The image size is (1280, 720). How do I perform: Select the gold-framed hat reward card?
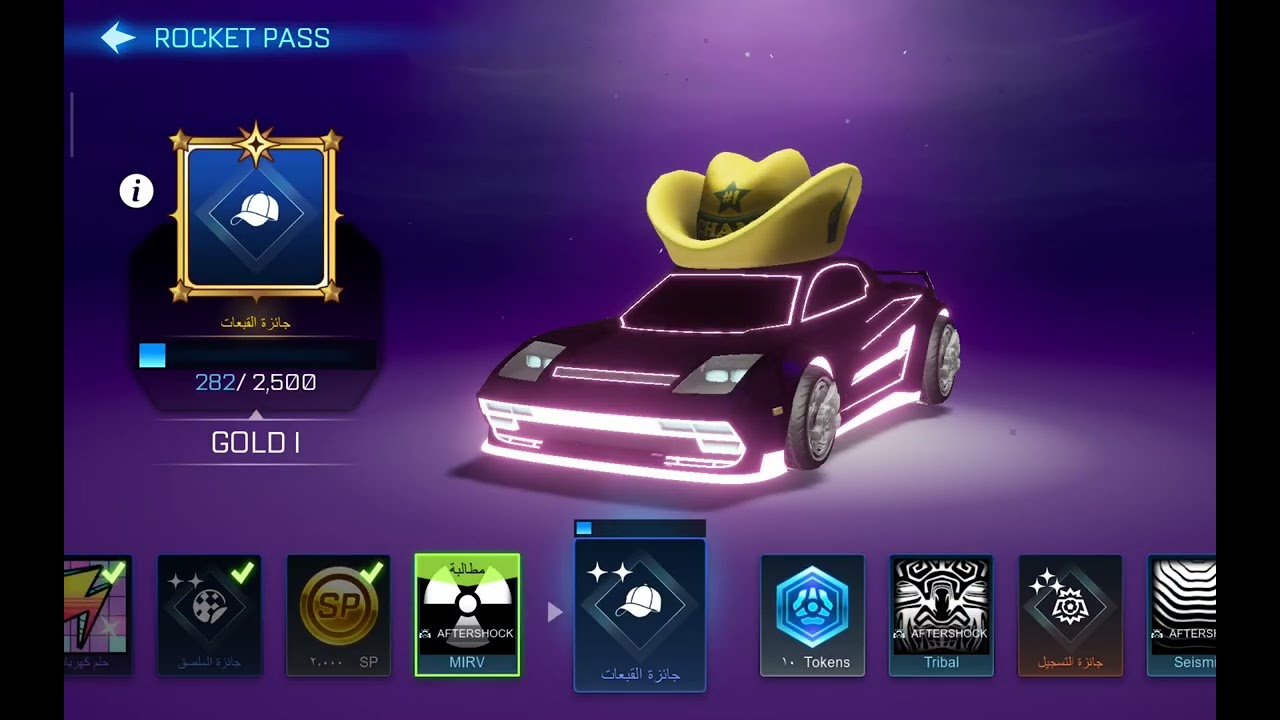pyautogui.click(x=256, y=215)
